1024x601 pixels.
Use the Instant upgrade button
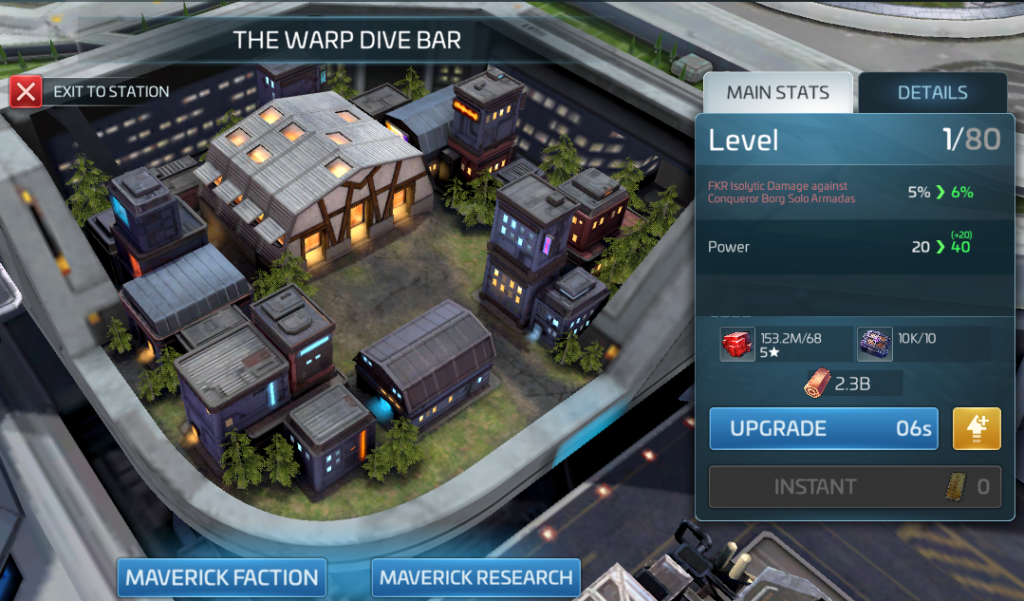tap(854, 487)
